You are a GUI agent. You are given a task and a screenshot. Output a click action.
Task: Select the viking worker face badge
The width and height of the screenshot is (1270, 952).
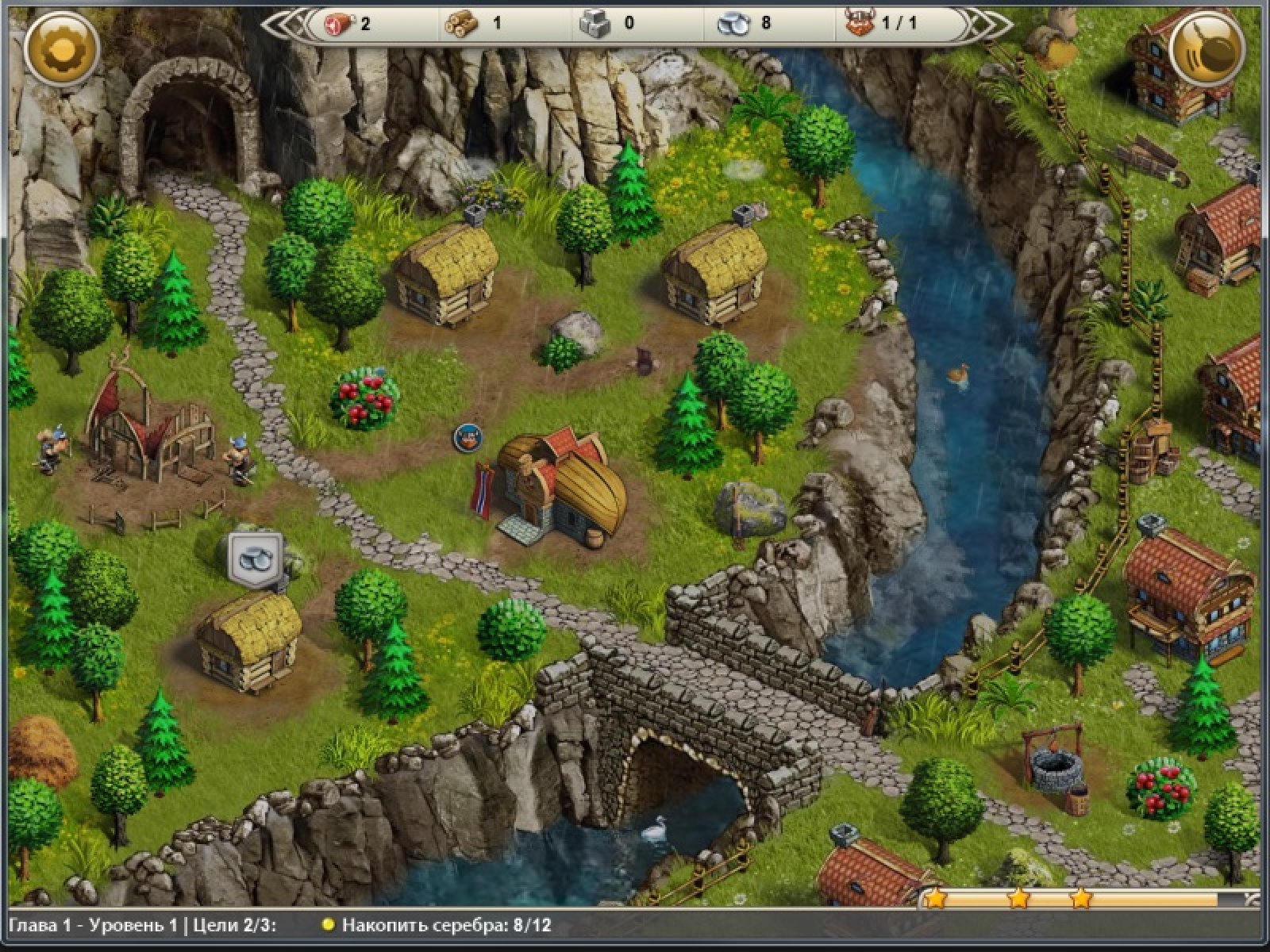tap(468, 437)
